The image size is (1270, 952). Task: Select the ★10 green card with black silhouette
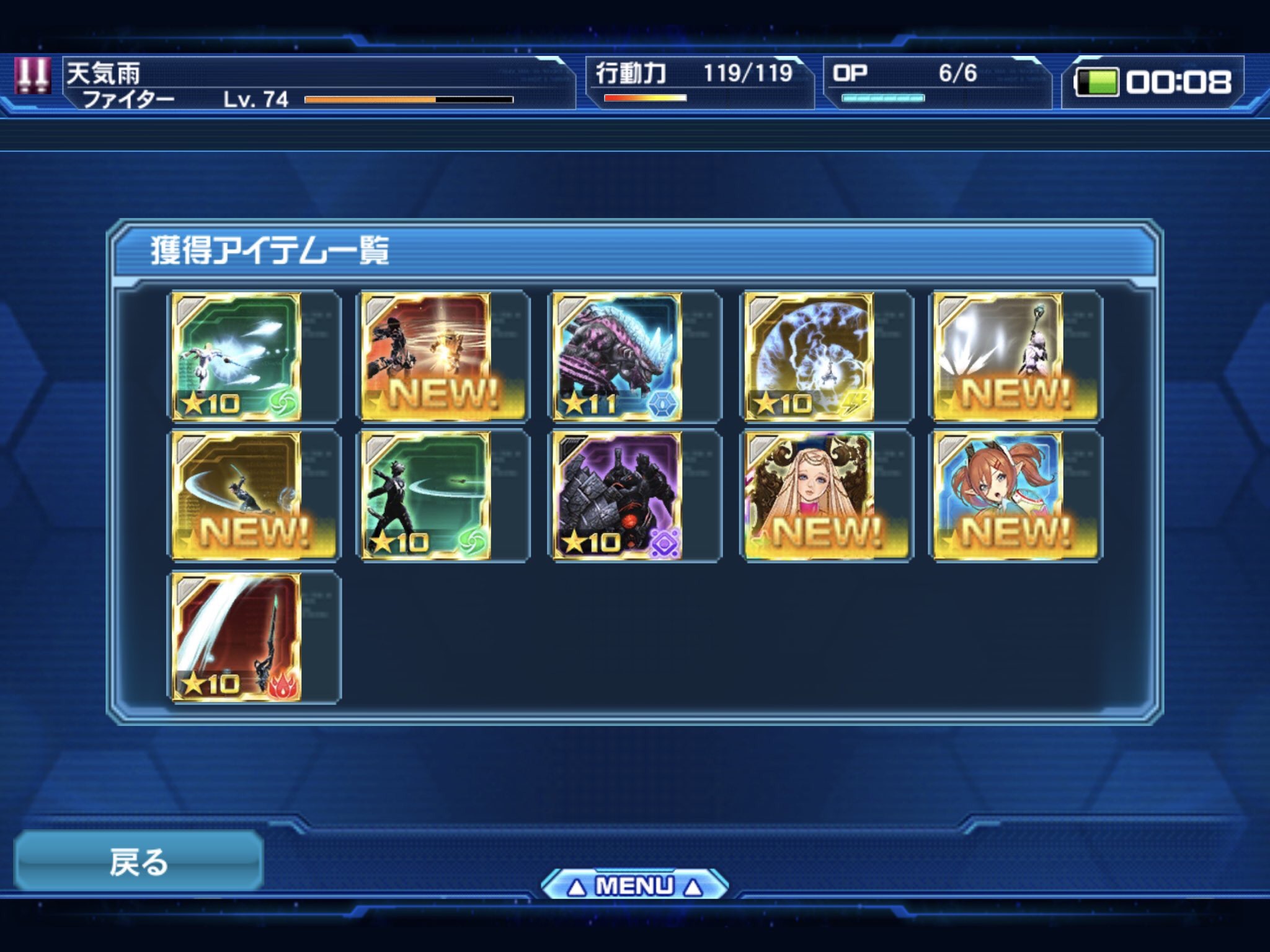pyautogui.click(x=427, y=496)
